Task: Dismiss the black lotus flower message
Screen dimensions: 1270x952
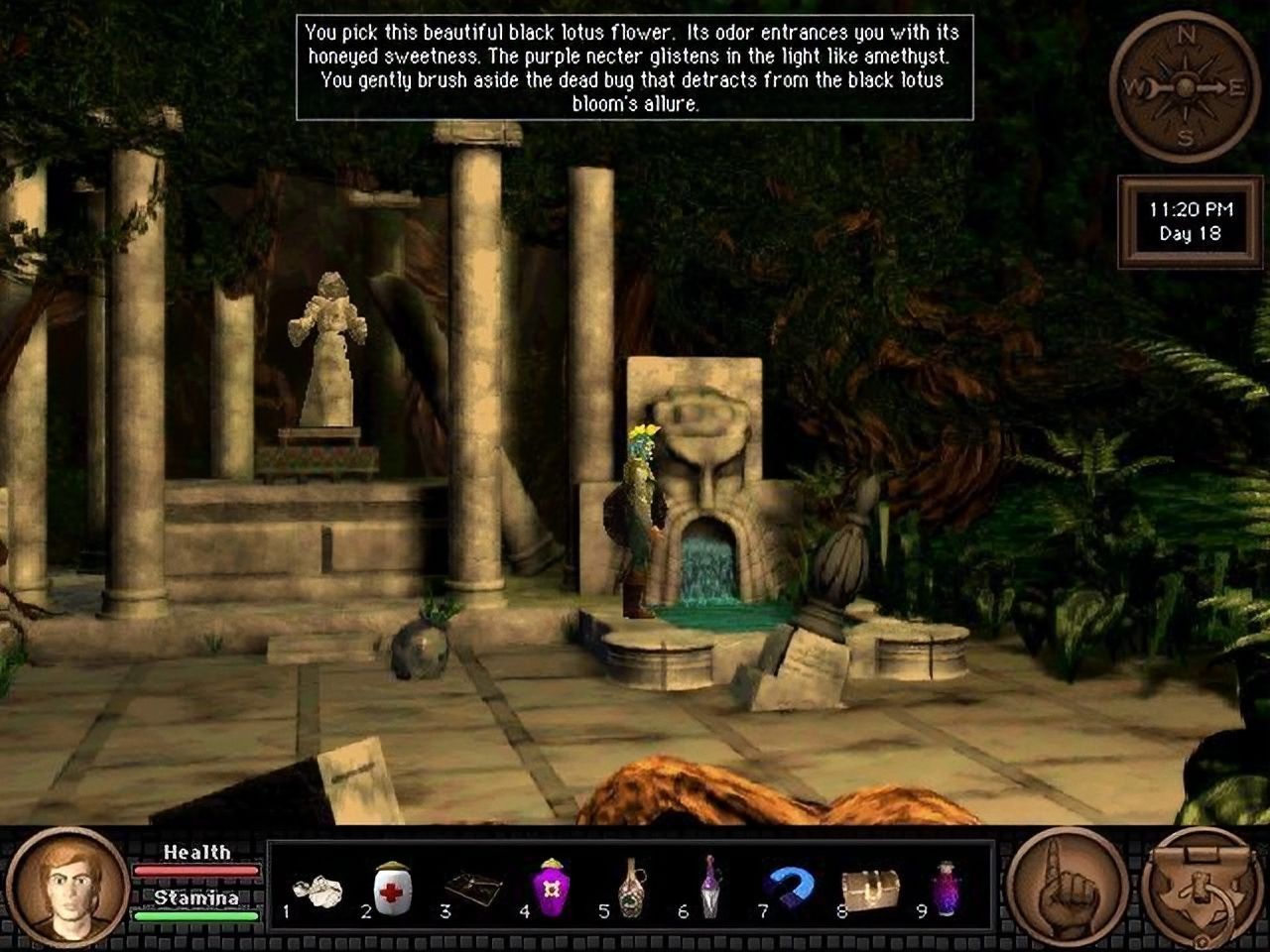Action: (x=632, y=63)
